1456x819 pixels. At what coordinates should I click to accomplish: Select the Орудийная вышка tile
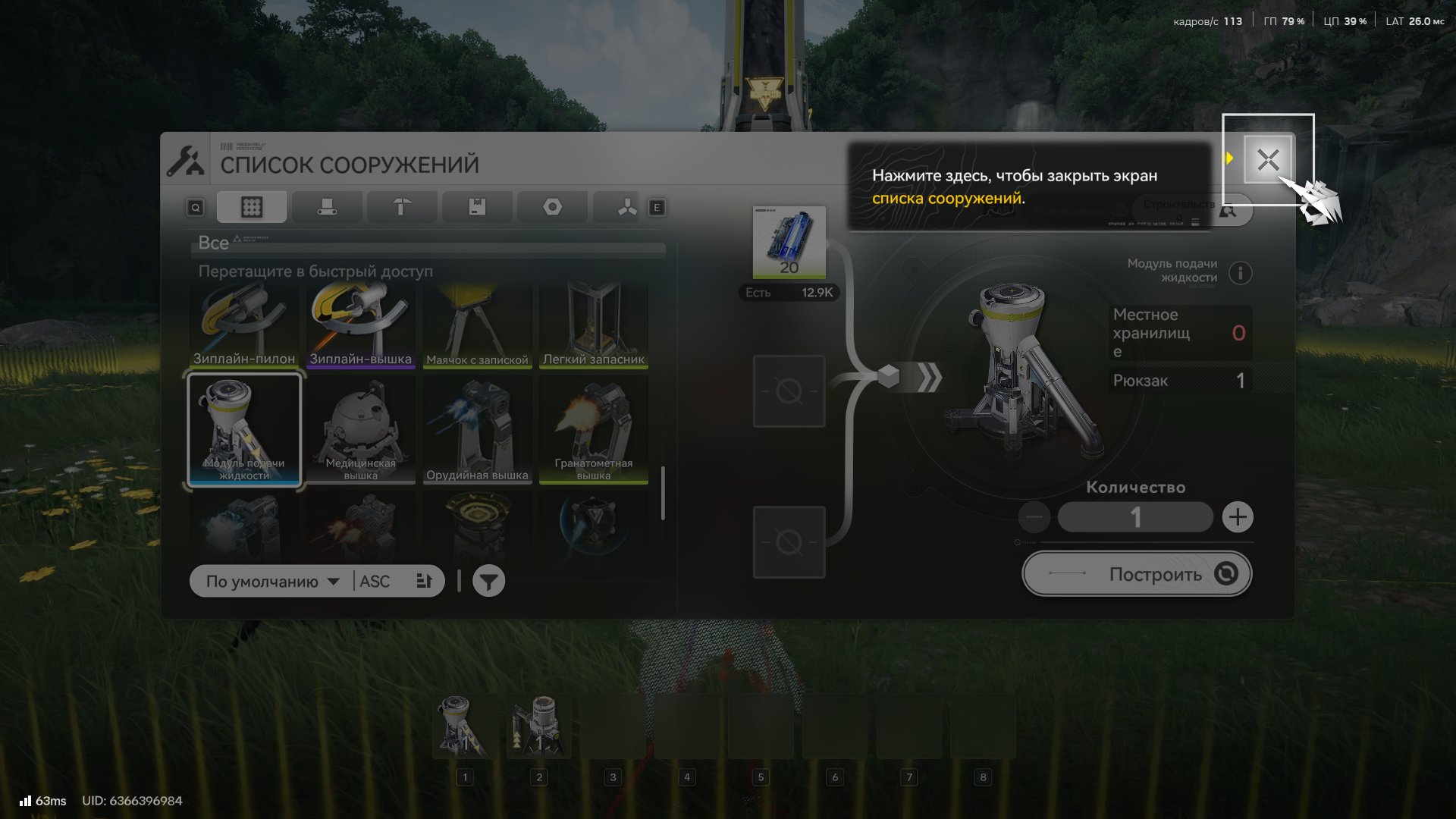click(x=477, y=430)
